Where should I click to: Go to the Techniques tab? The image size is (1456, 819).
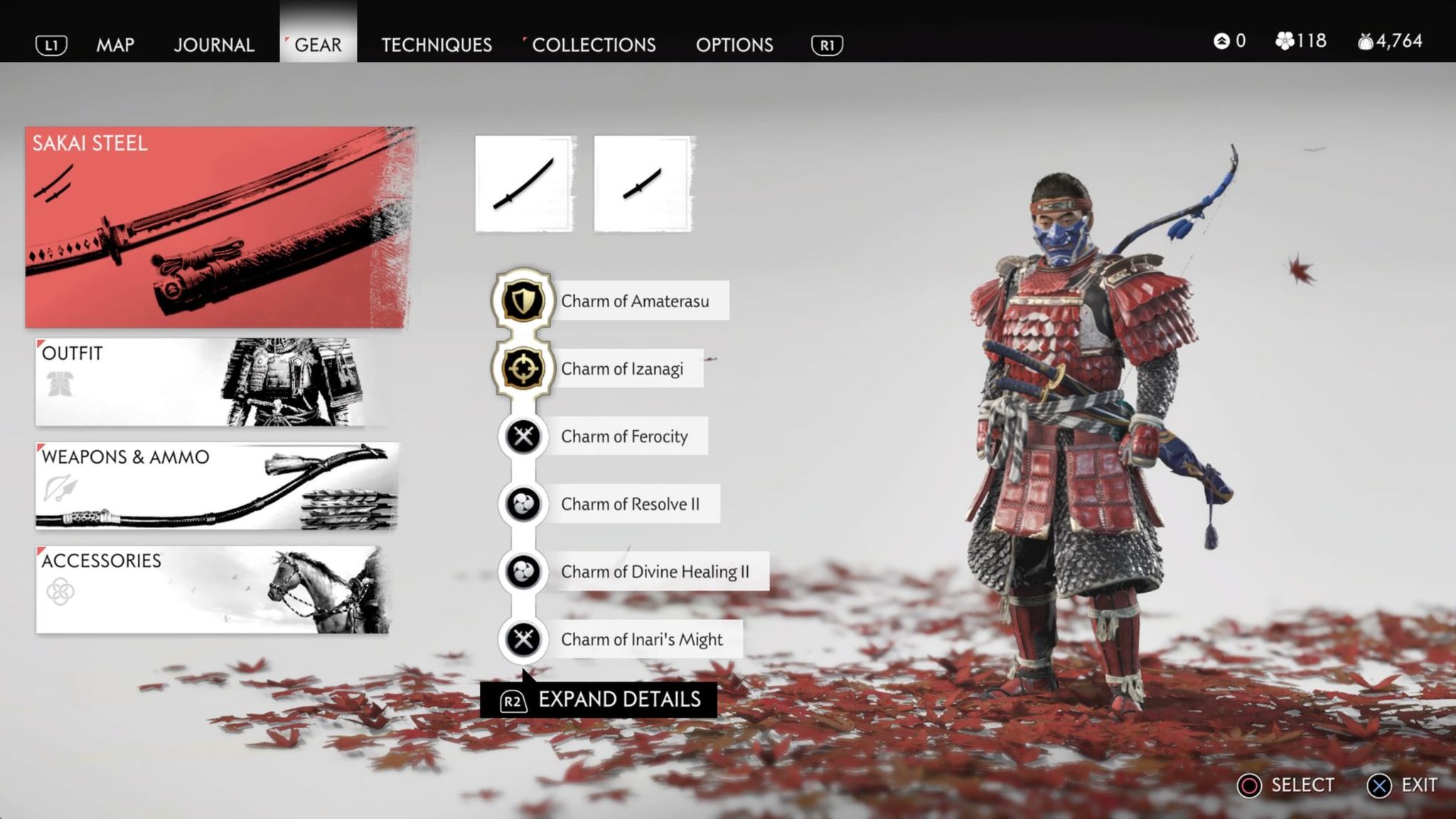(x=436, y=45)
